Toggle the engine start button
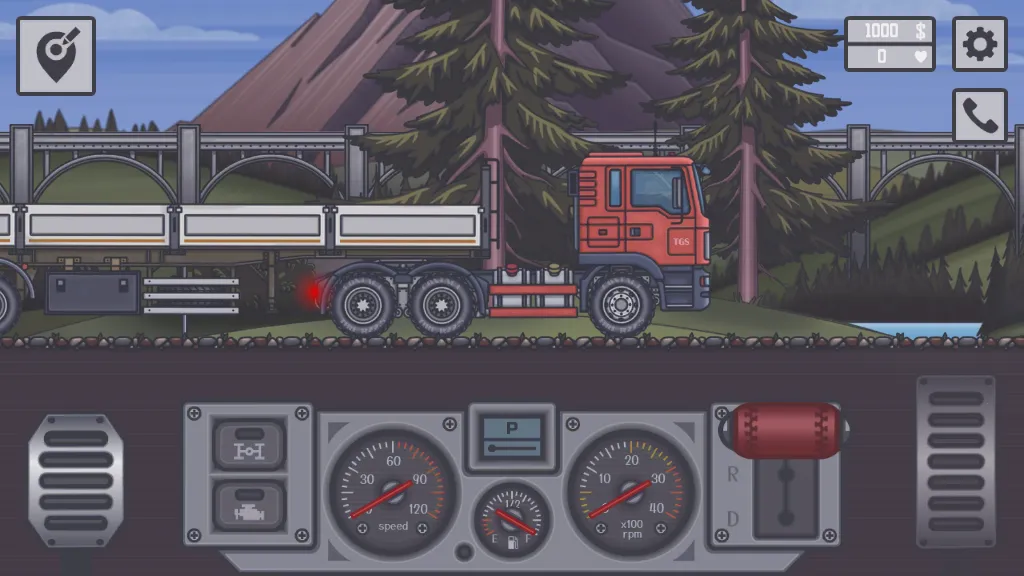The width and height of the screenshot is (1024, 576). pos(248,505)
